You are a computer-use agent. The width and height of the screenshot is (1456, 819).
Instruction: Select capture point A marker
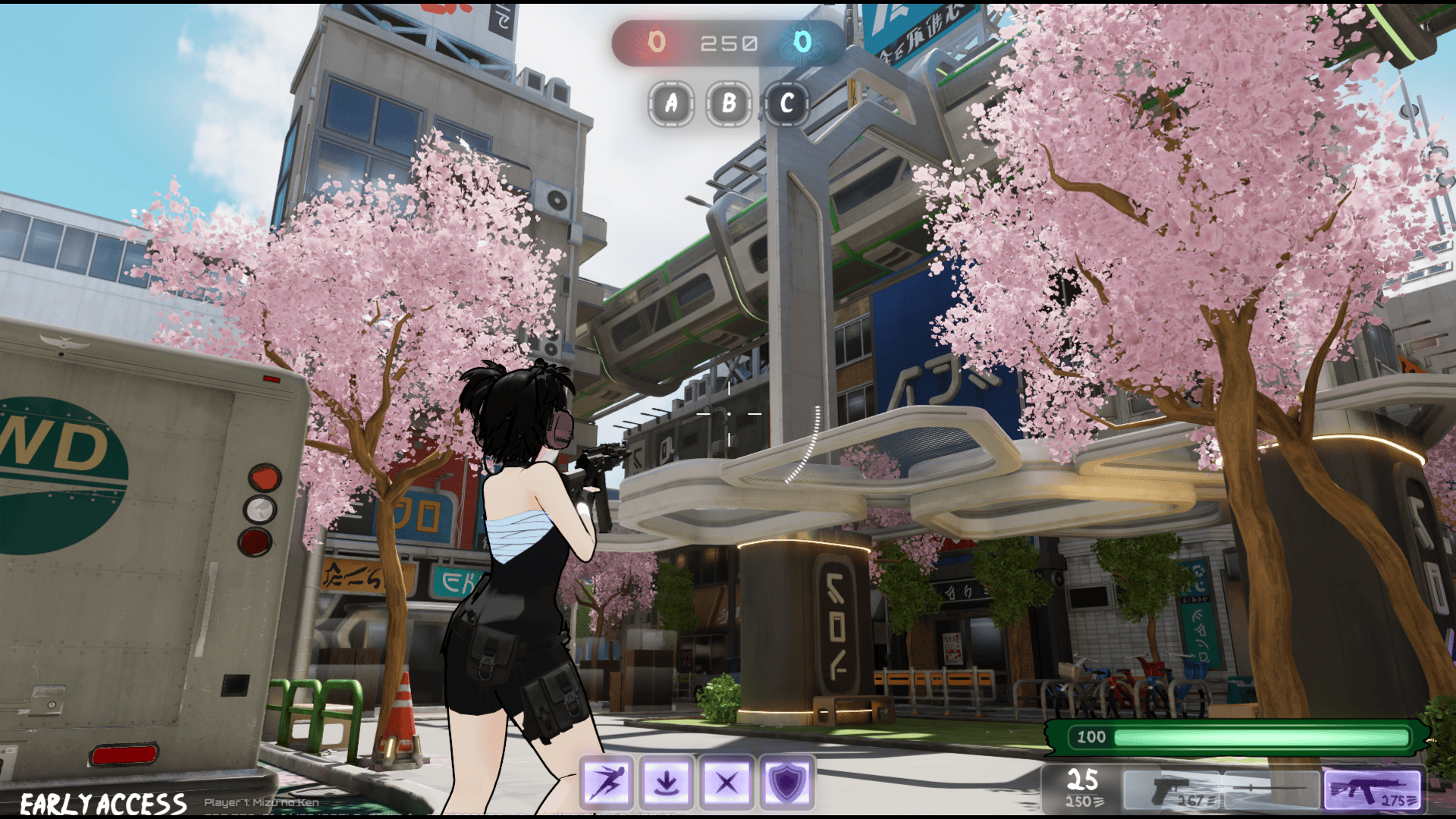tap(671, 103)
